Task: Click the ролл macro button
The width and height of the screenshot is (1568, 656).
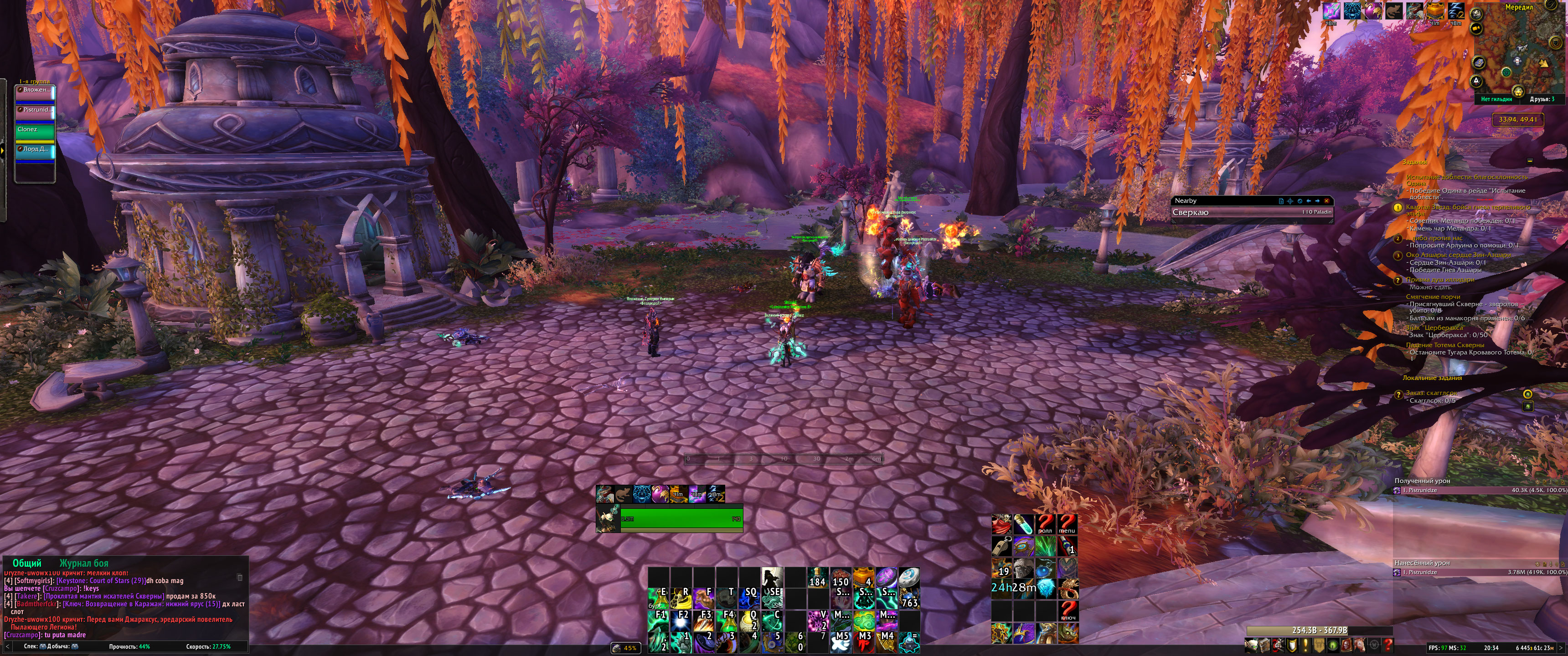Action: pos(1045,524)
